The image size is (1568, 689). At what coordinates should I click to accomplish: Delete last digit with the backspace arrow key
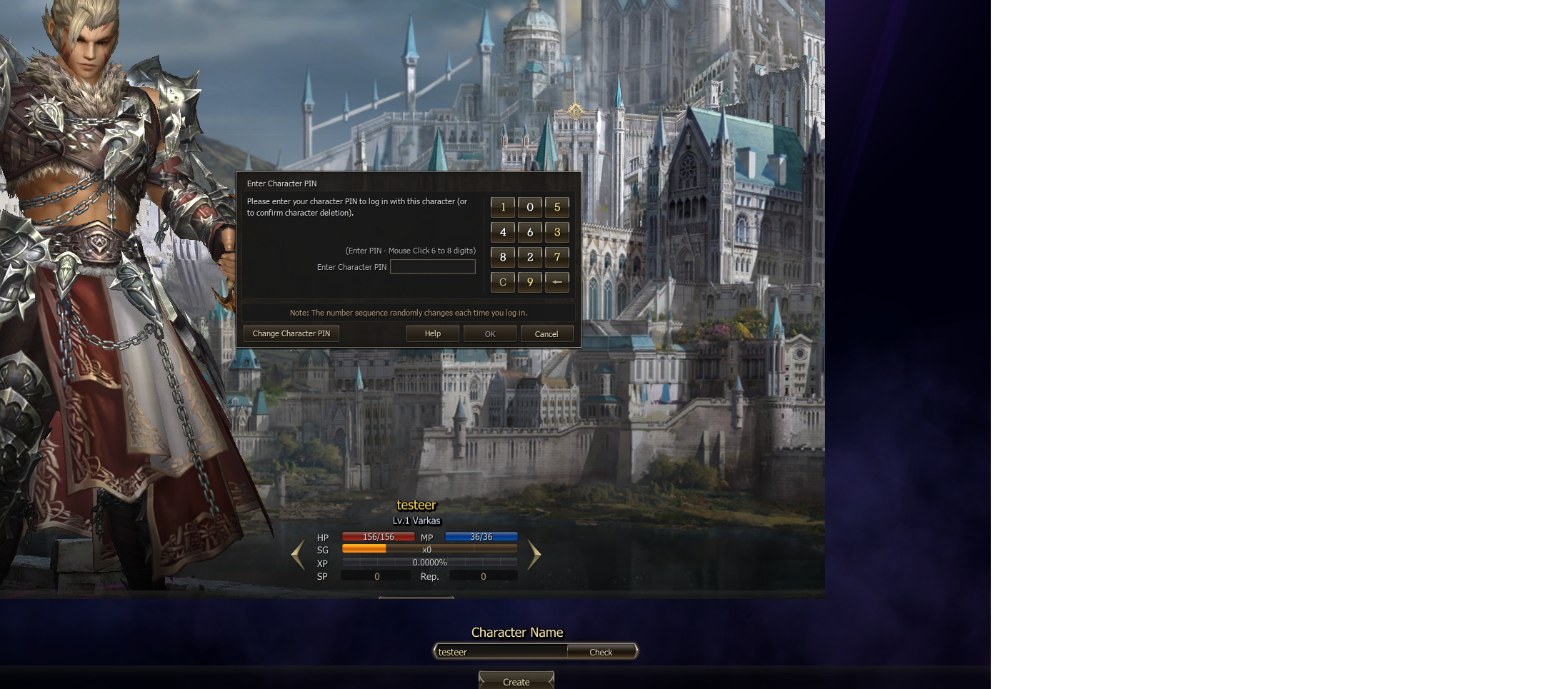(x=557, y=283)
